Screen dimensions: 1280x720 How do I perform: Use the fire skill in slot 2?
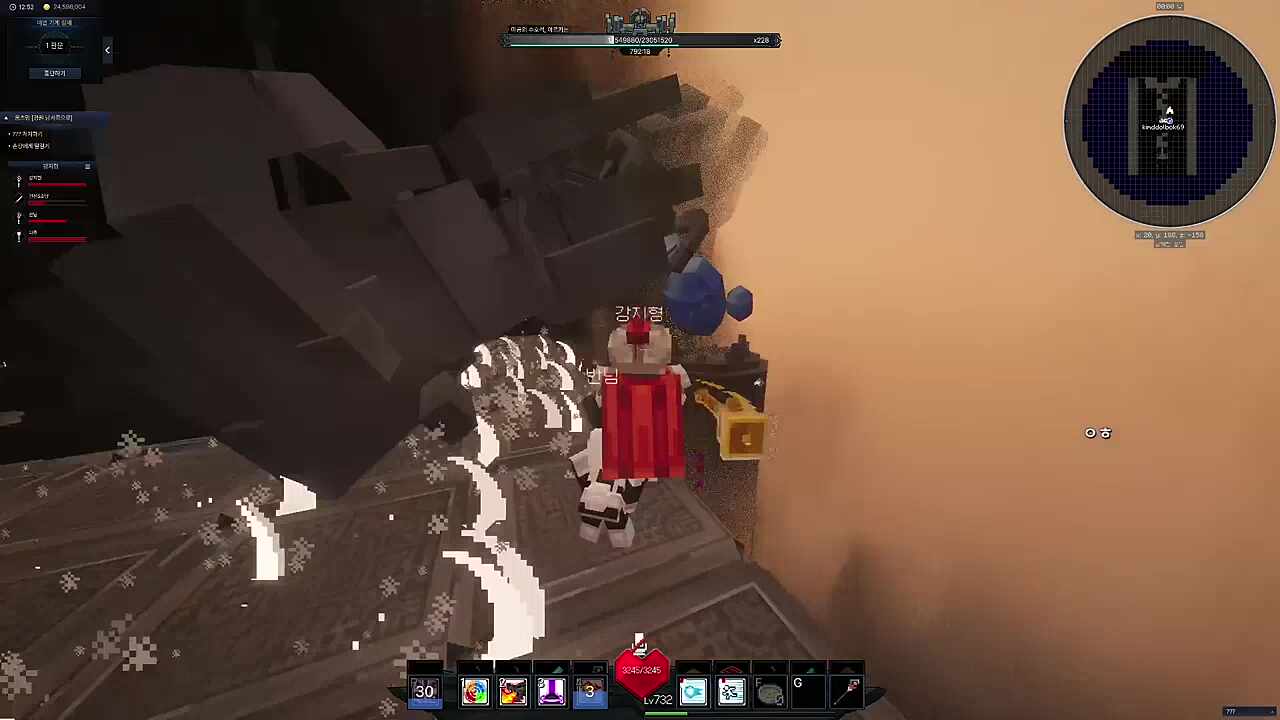click(x=513, y=691)
